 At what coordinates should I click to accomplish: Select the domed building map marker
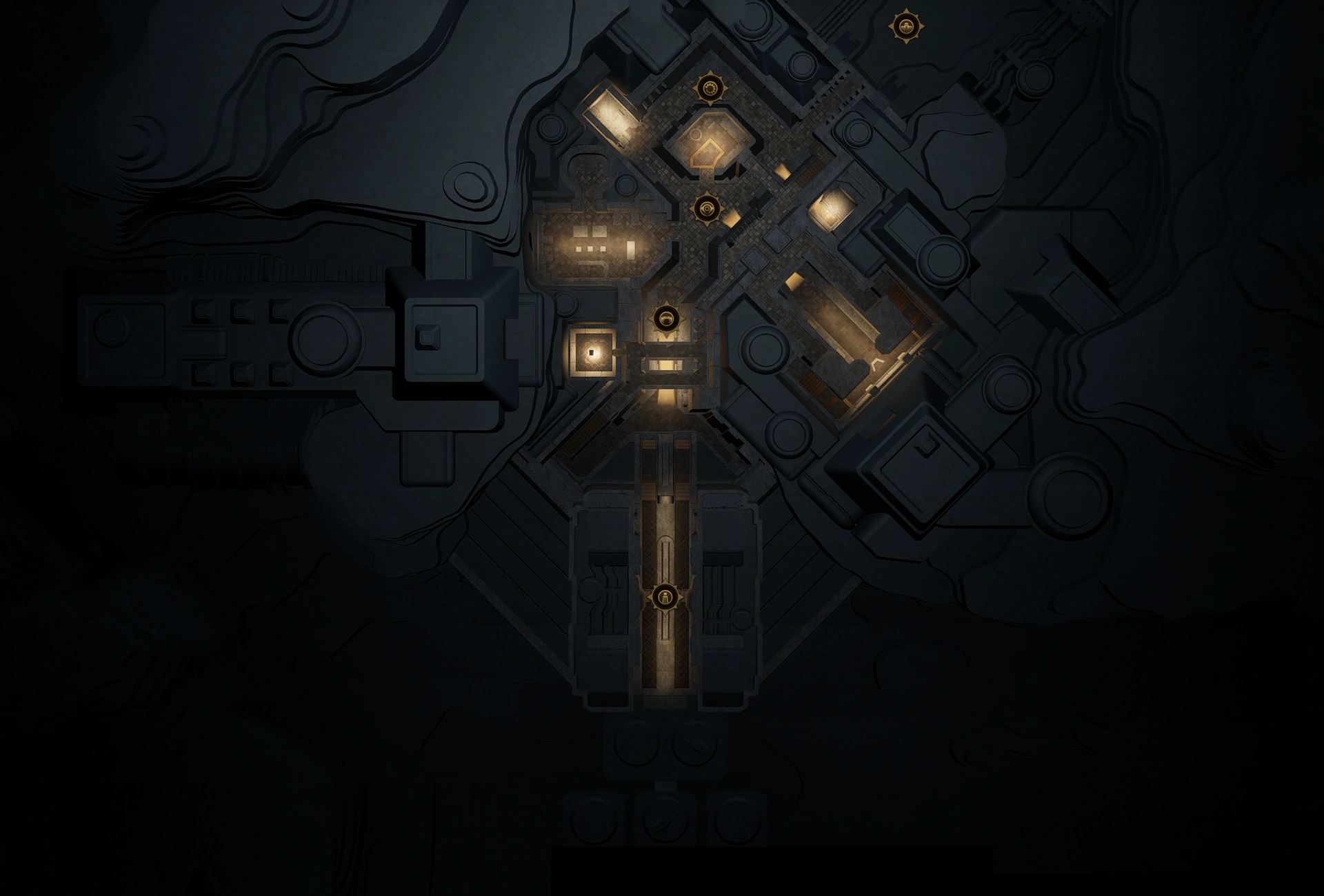click(x=905, y=28)
